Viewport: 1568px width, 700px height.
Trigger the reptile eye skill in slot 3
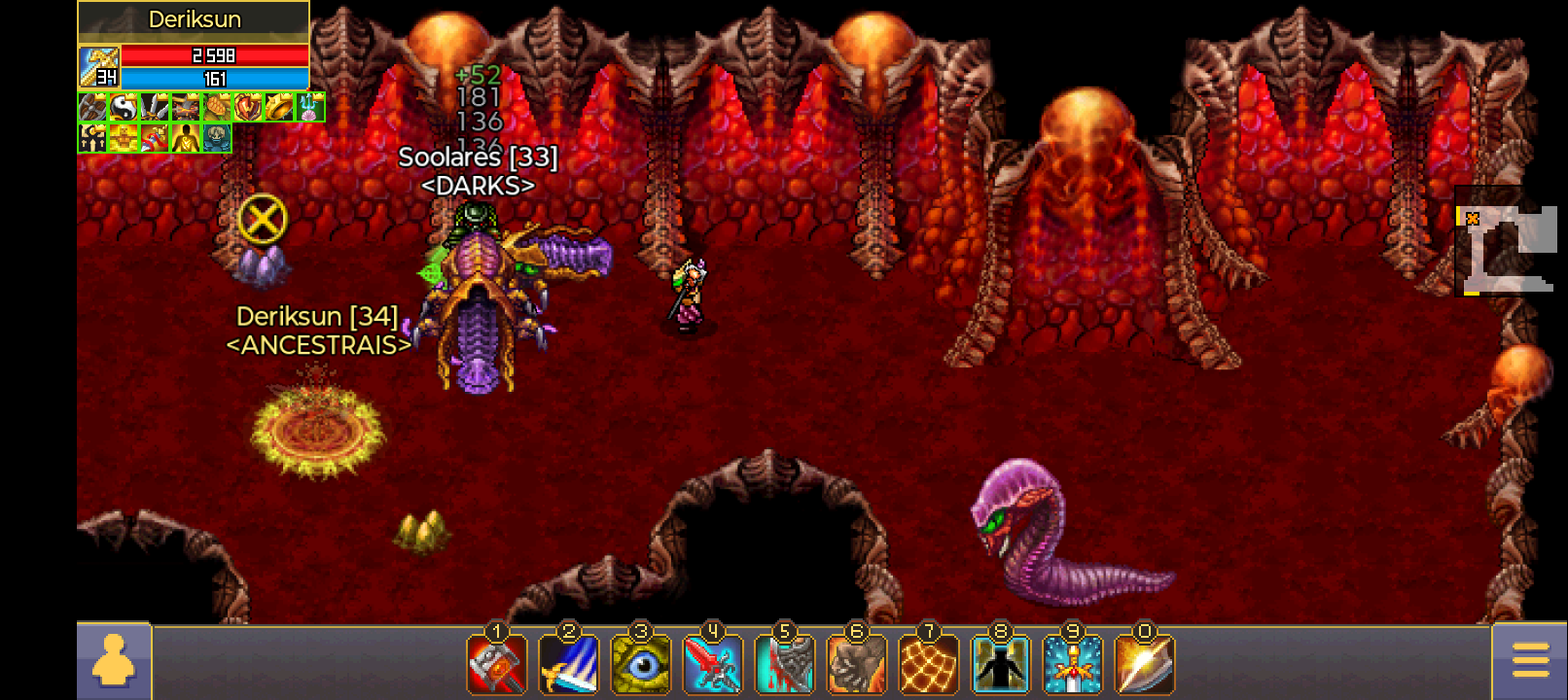click(641, 664)
